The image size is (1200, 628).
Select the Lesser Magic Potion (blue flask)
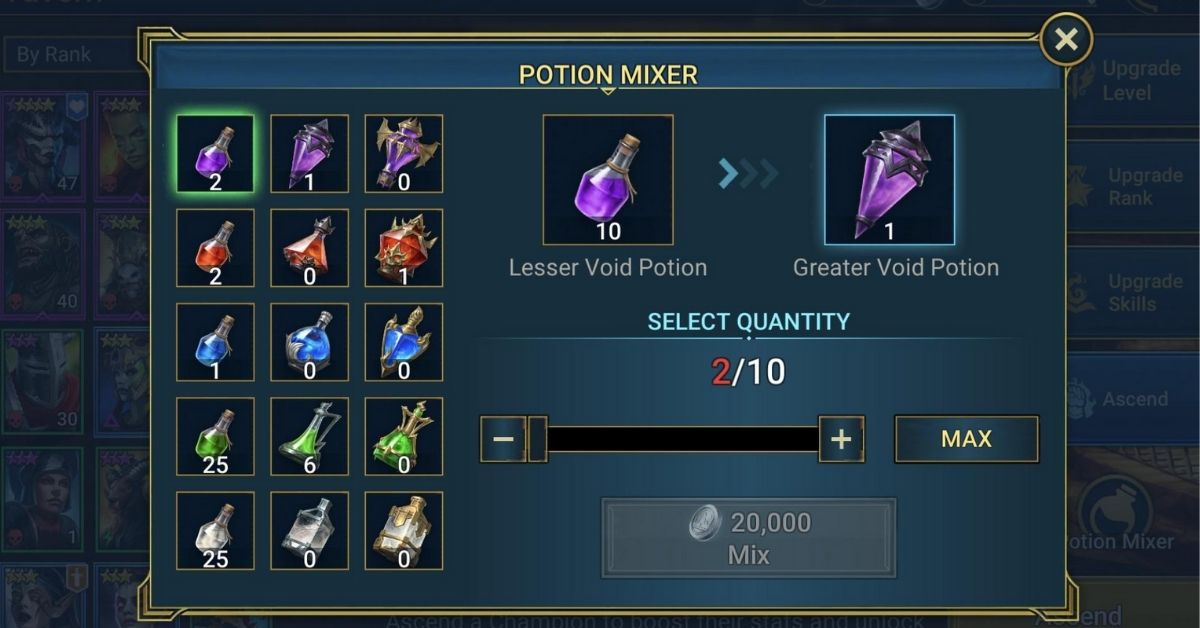[215, 342]
